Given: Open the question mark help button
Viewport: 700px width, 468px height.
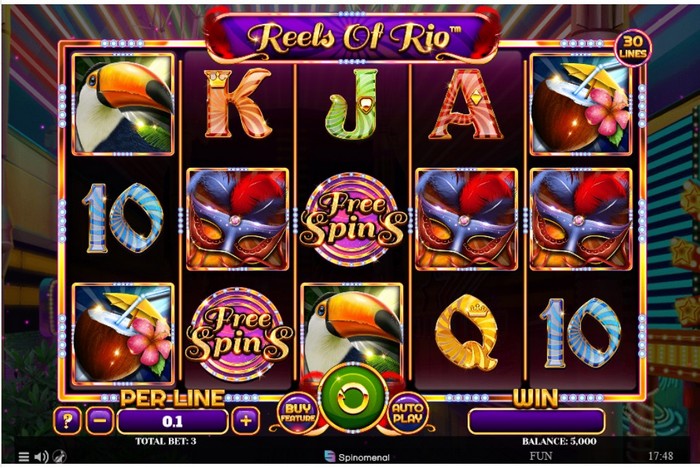Looking at the screenshot, I should [69, 421].
